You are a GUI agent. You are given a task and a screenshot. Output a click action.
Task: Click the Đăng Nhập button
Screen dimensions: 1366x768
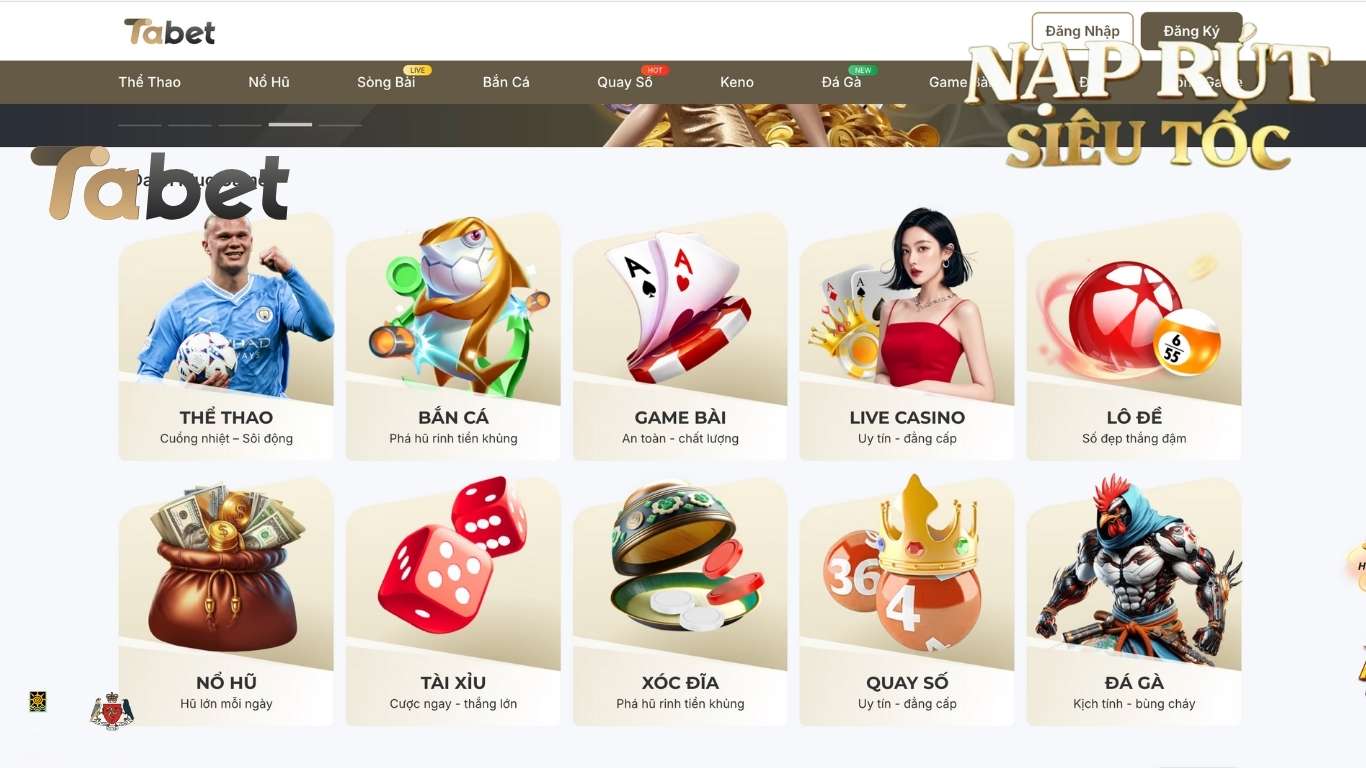(x=1082, y=30)
